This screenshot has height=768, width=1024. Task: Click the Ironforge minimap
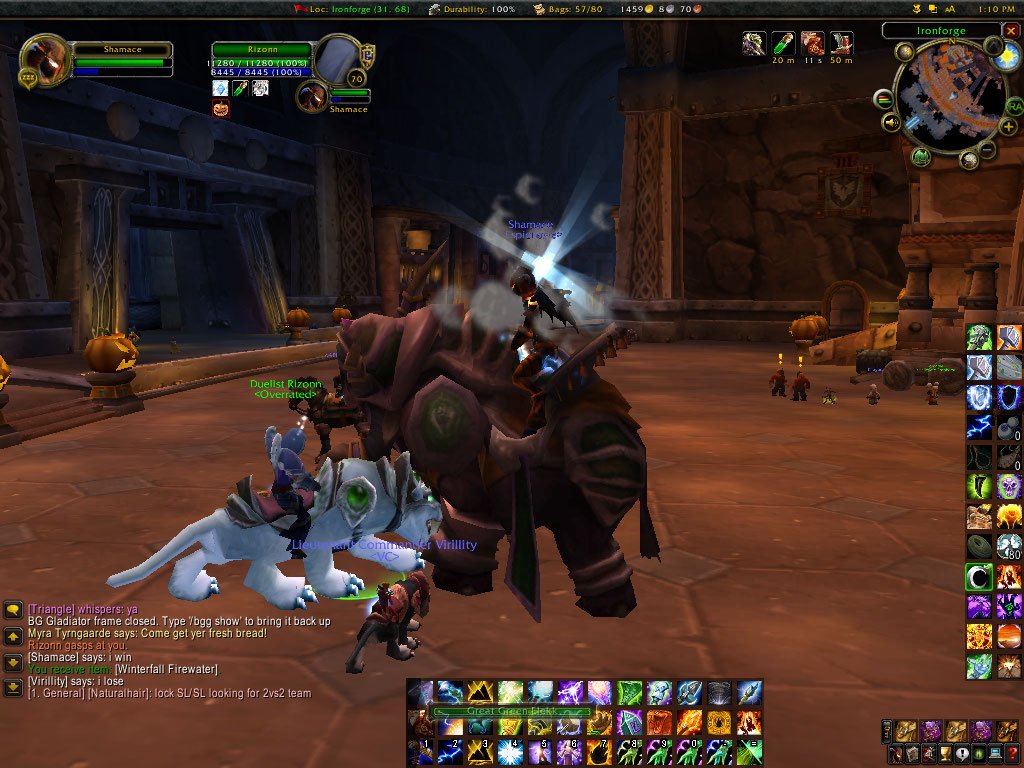950,97
